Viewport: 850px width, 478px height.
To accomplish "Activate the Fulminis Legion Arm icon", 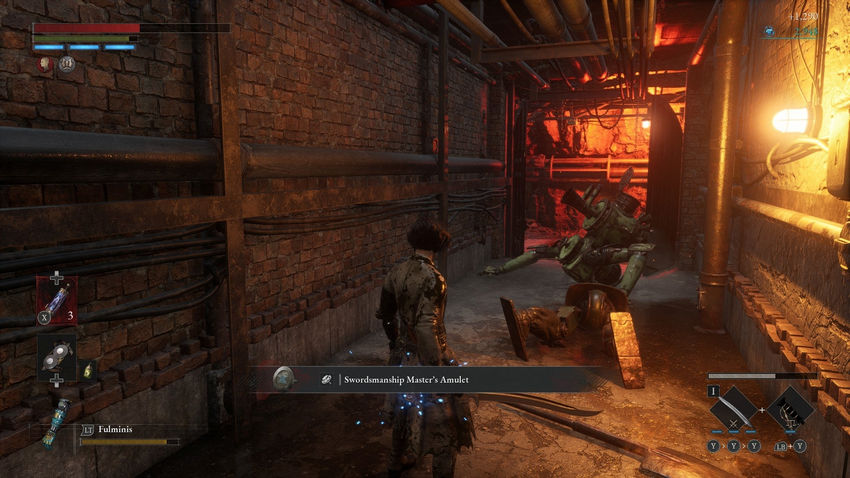I will [x=57, y=418].
